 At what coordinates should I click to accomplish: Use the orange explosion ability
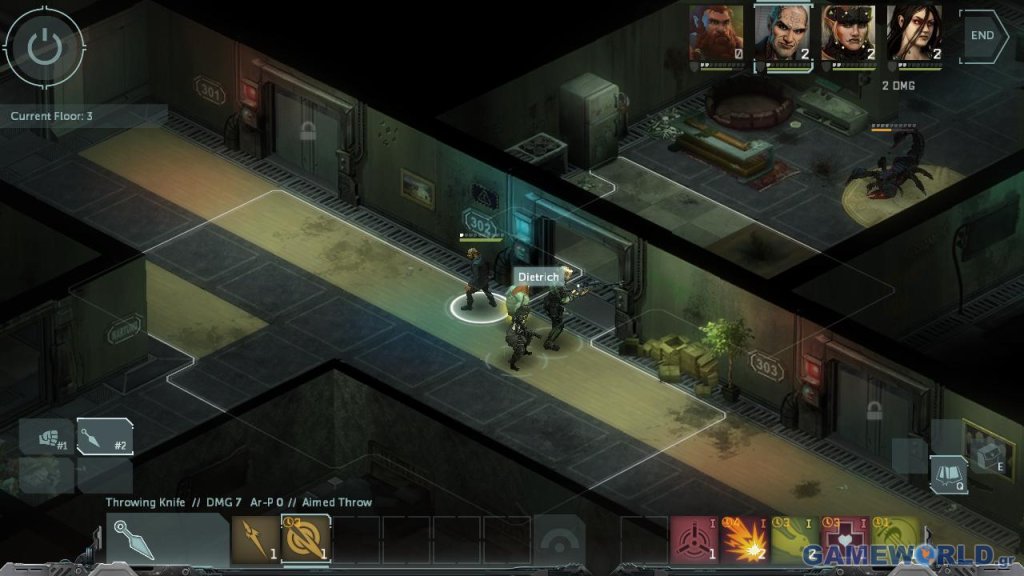[x=743, y=540]
